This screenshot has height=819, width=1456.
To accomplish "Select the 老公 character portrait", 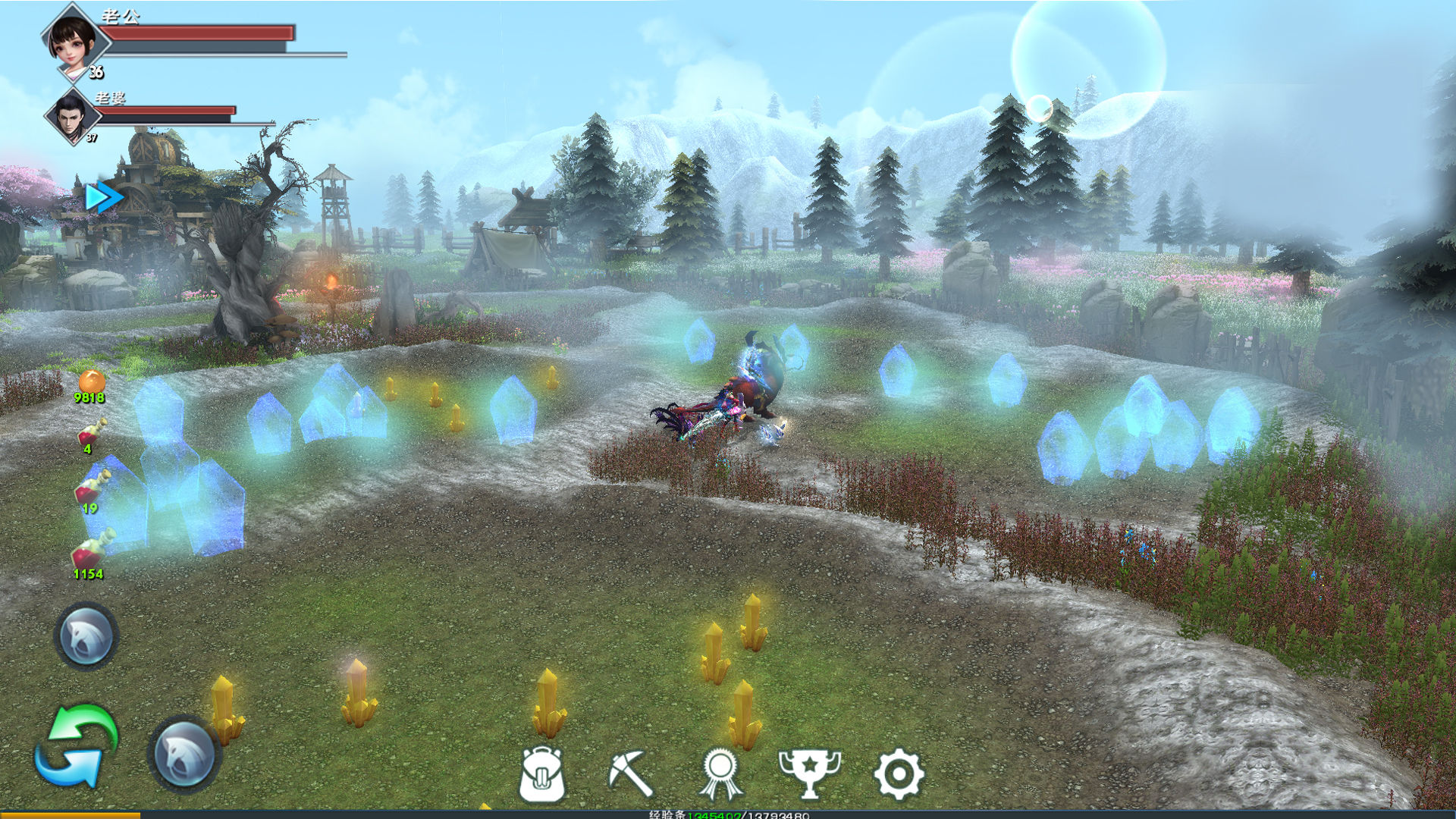I will [73, 40].
